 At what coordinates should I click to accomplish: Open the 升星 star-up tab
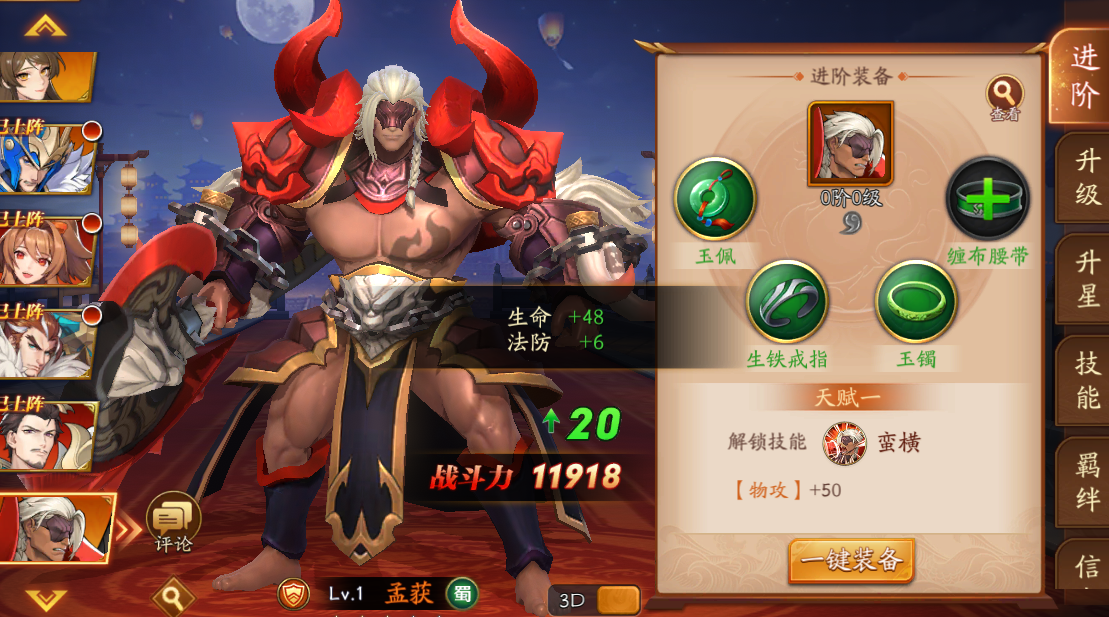(x=1086, y=281)
